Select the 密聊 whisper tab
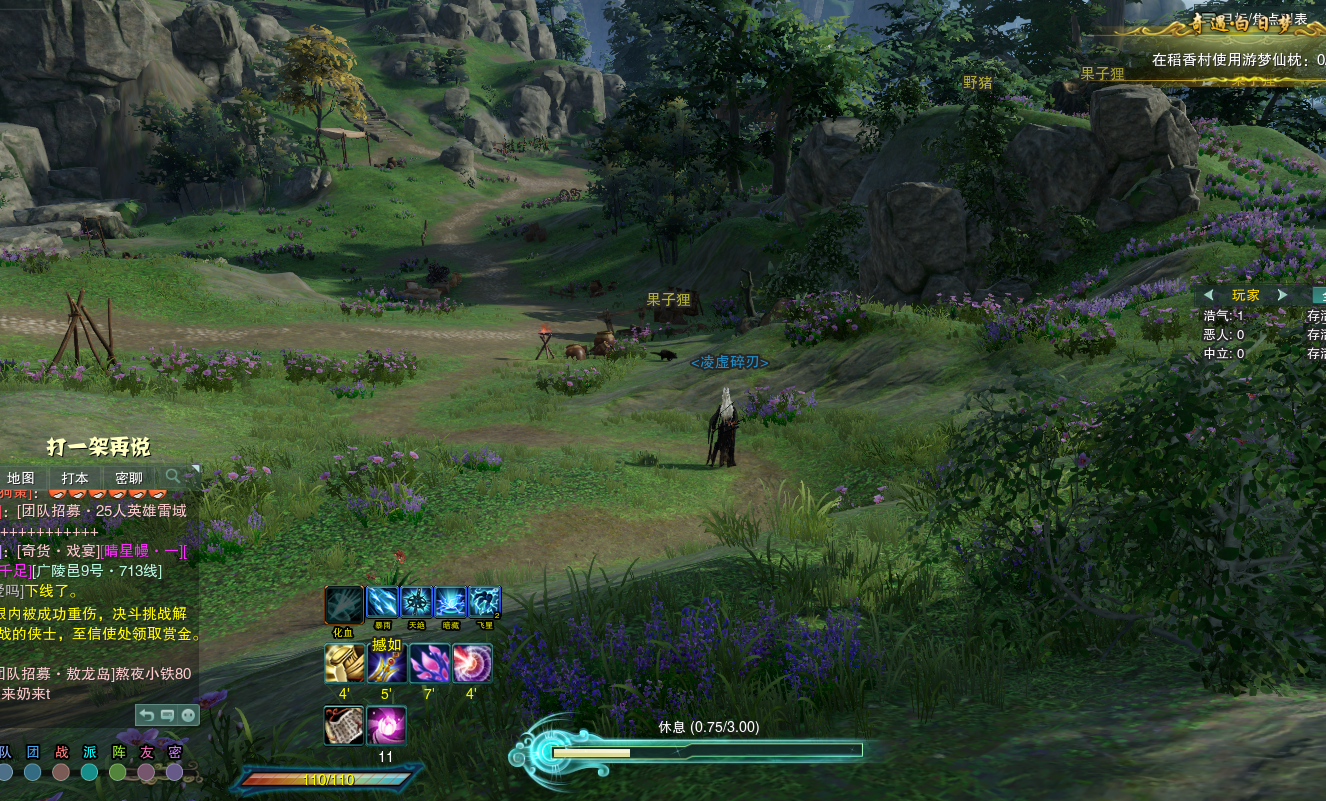1326x801 pixels. [x=129, y=478]
